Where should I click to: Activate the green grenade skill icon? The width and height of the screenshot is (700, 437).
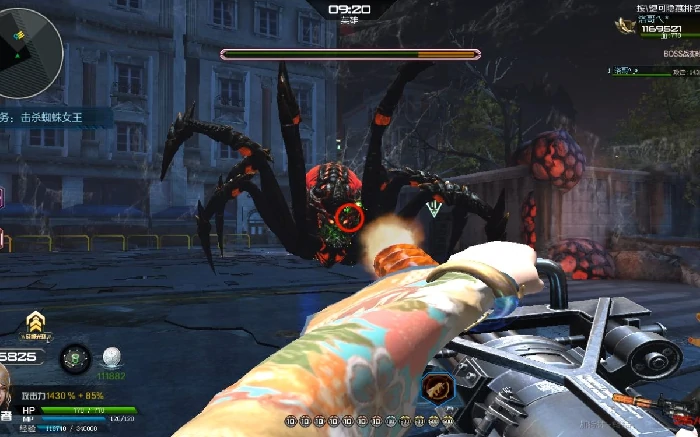pyautogui.click(x=75, y=359)
